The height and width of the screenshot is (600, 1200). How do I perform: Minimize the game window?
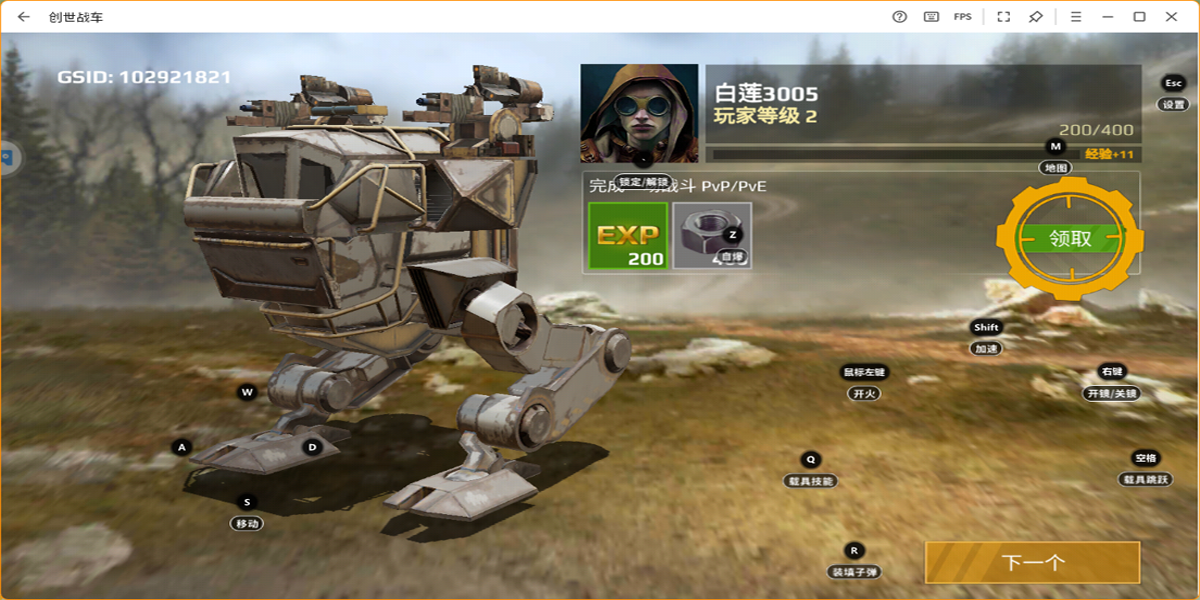click(1107, 17)
